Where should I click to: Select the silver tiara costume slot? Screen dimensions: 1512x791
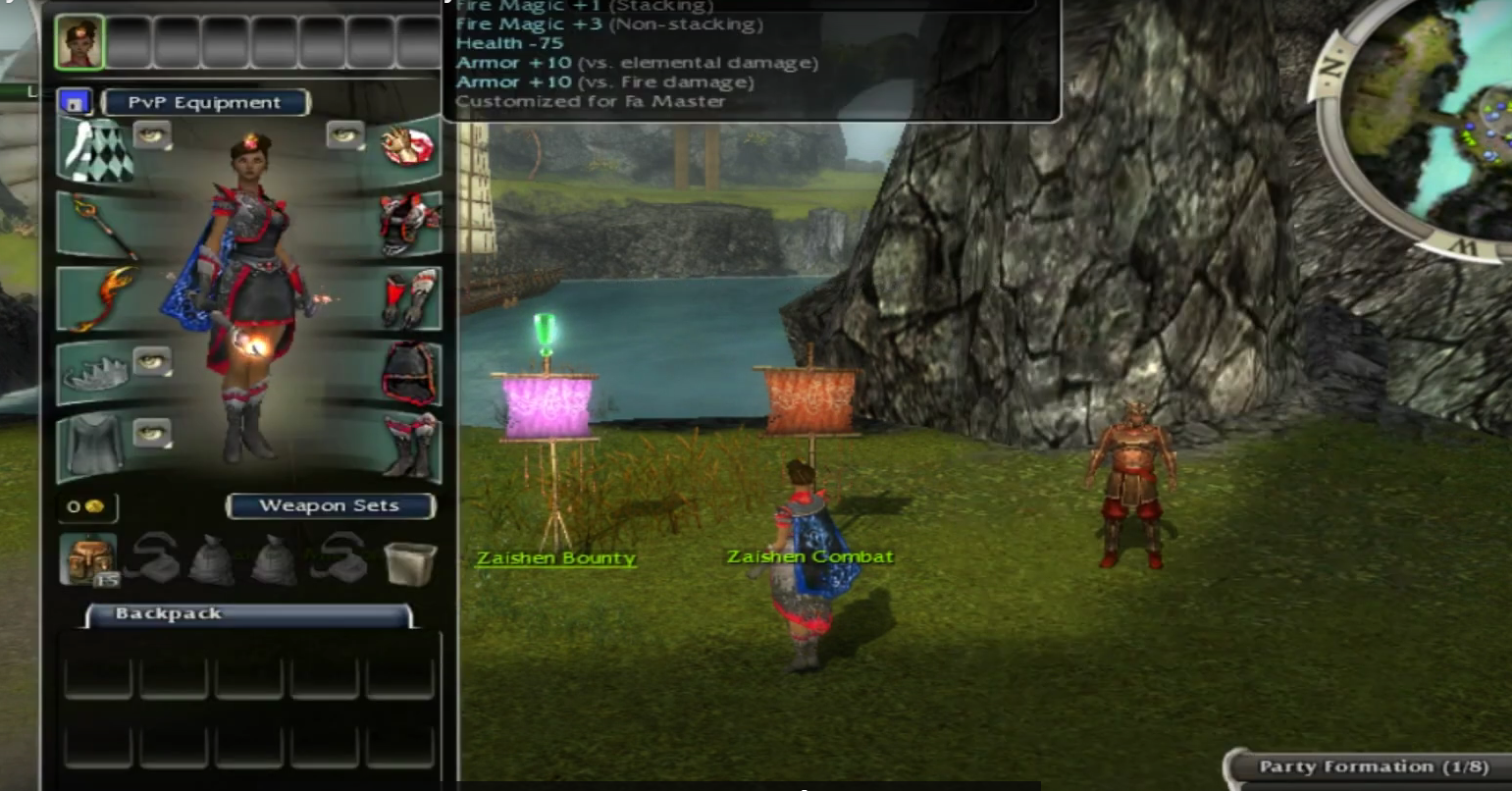click(x=95, y=374)
